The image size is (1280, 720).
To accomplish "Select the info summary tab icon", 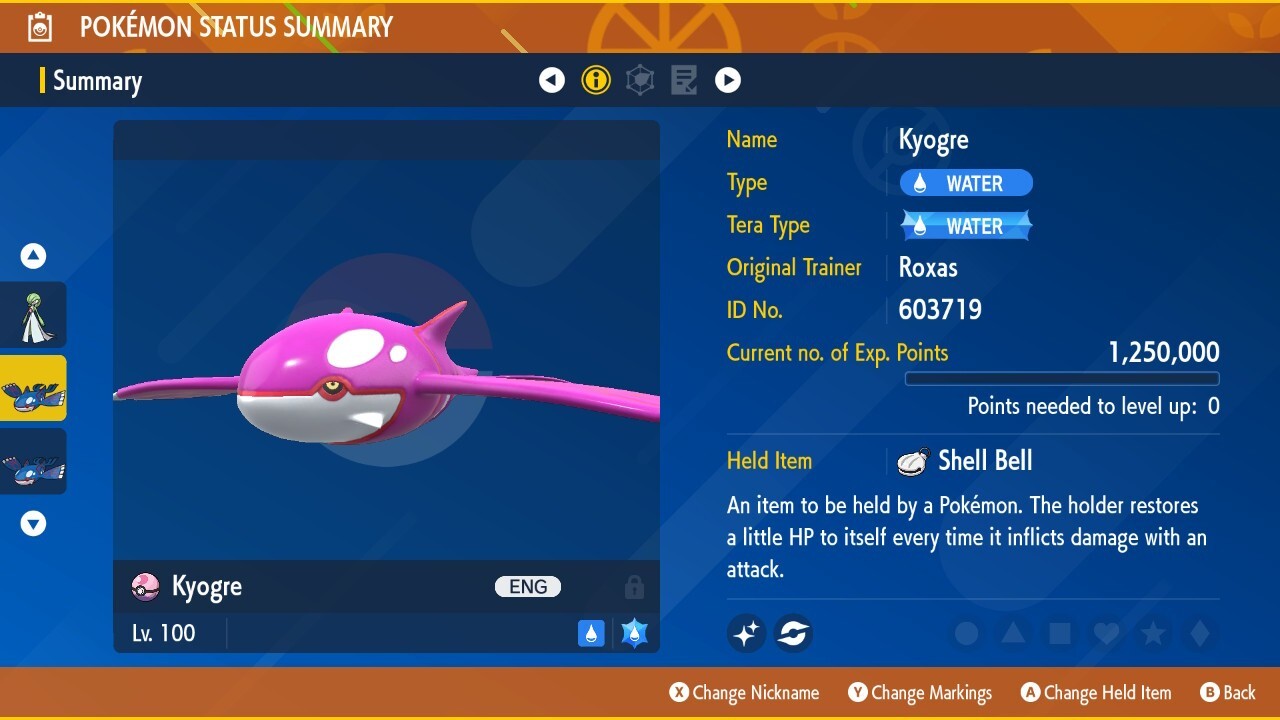I will click(x=596, y=80).
